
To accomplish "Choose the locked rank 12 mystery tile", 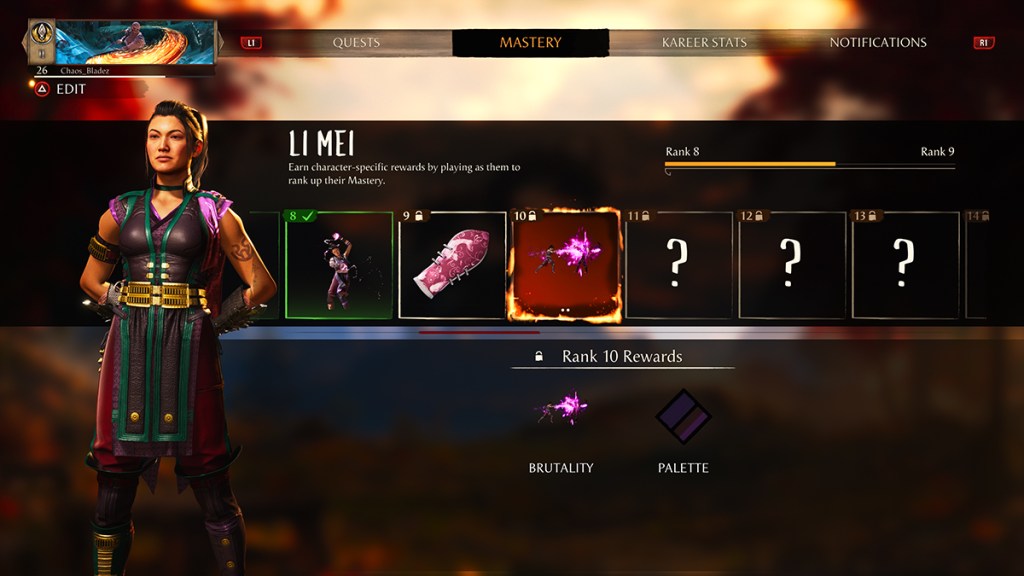I will (x=791, y=265).
